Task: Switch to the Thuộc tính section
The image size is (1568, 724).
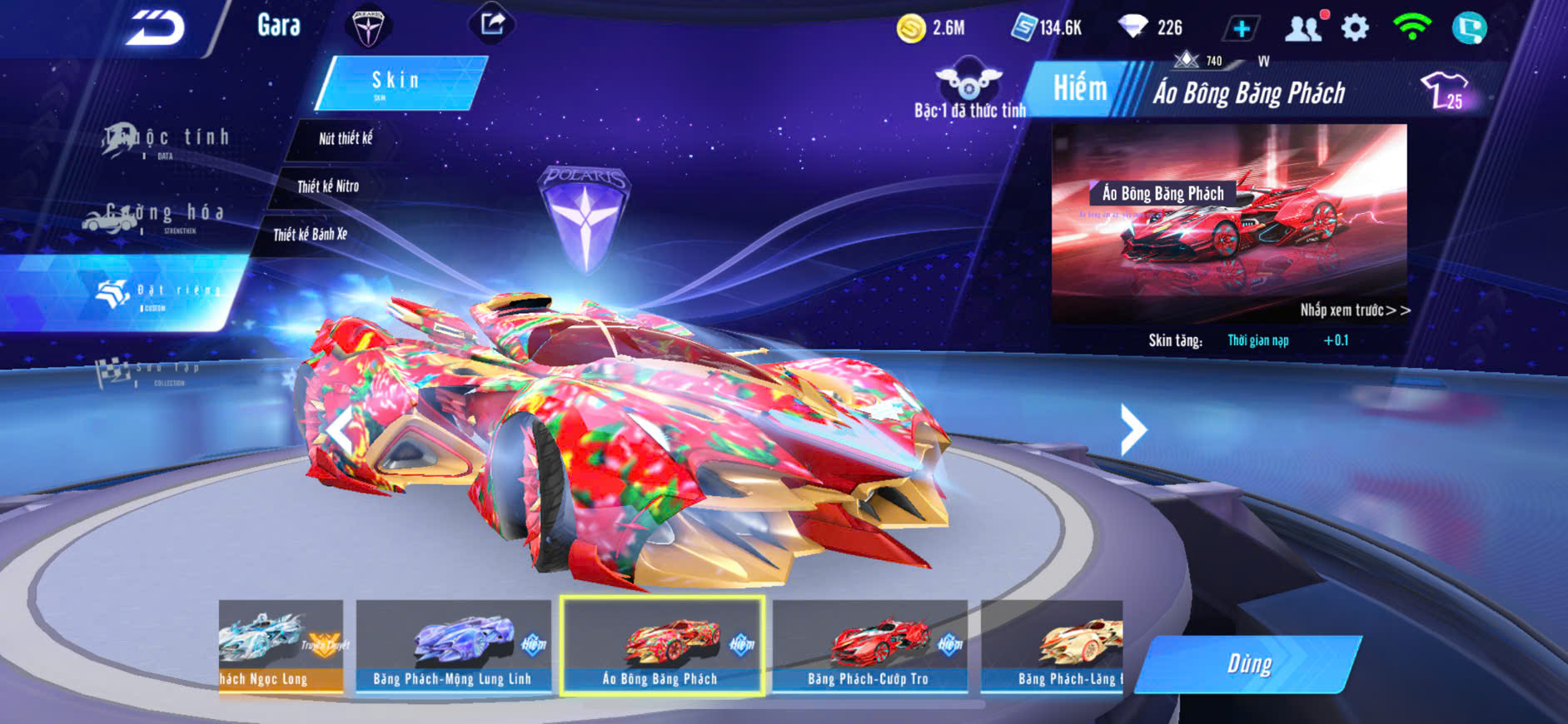Action: point(167,140)
